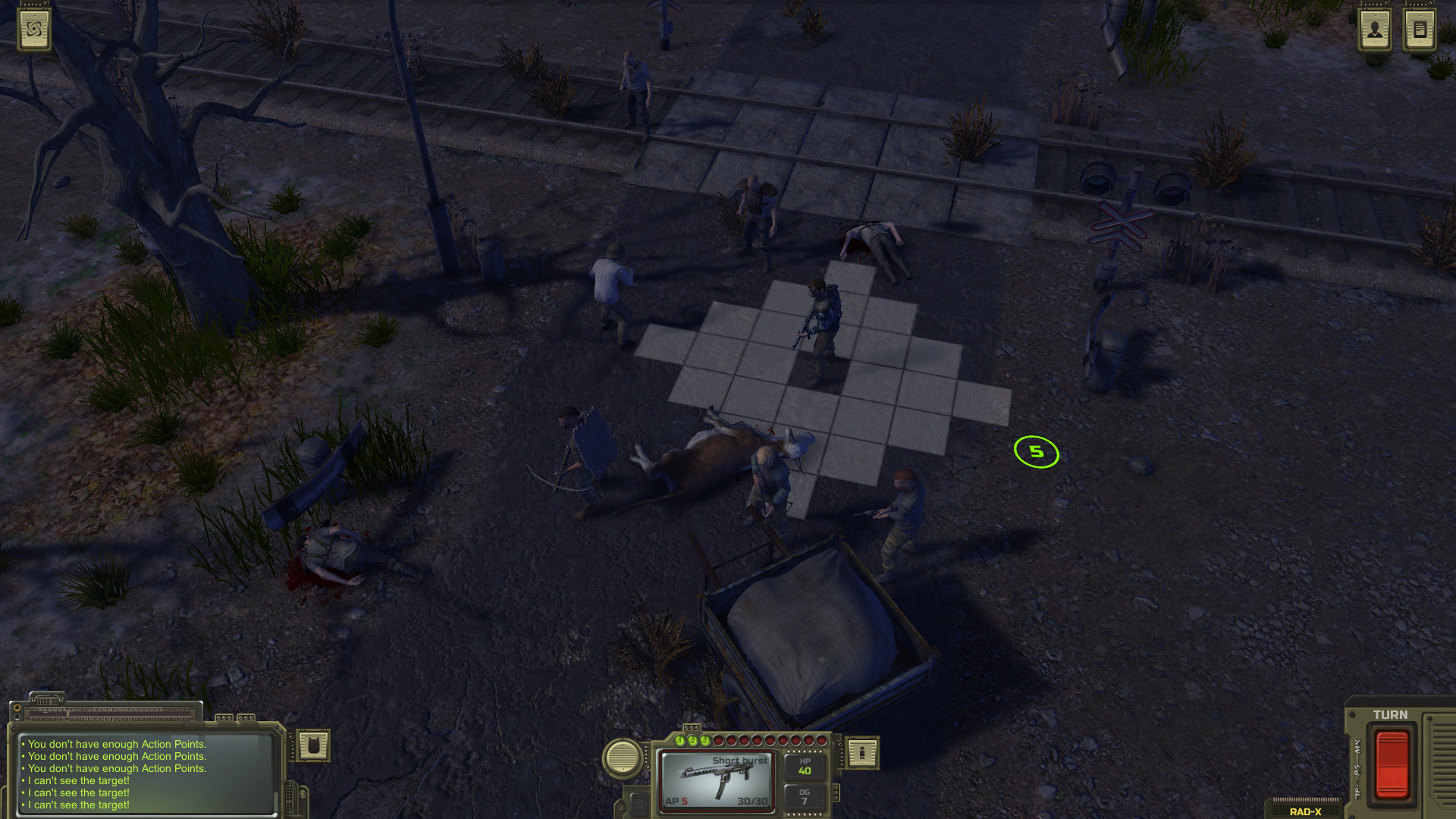This screenshot has width=1456, height=819.
Task: Select the HP 40 indicator box
Action: [x=804, y=767]
